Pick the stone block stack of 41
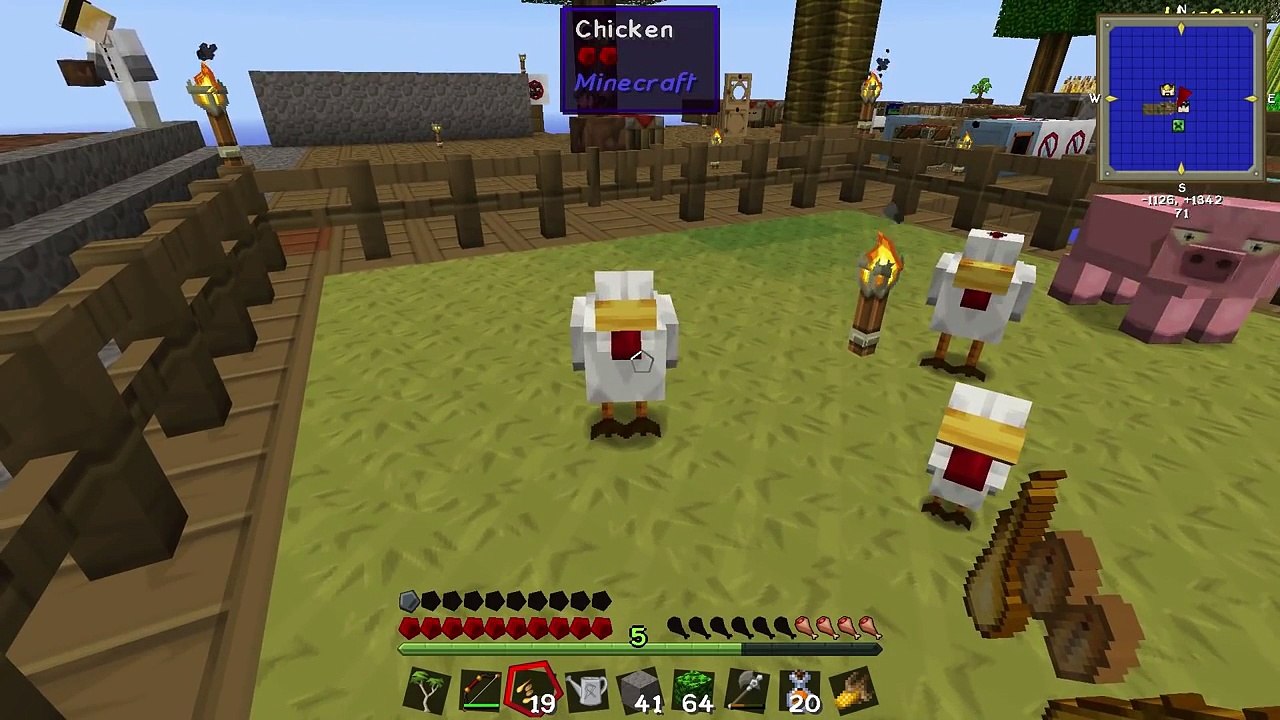Image resolution: width=1280 pixels, height=720 pixels. point(640,690)
